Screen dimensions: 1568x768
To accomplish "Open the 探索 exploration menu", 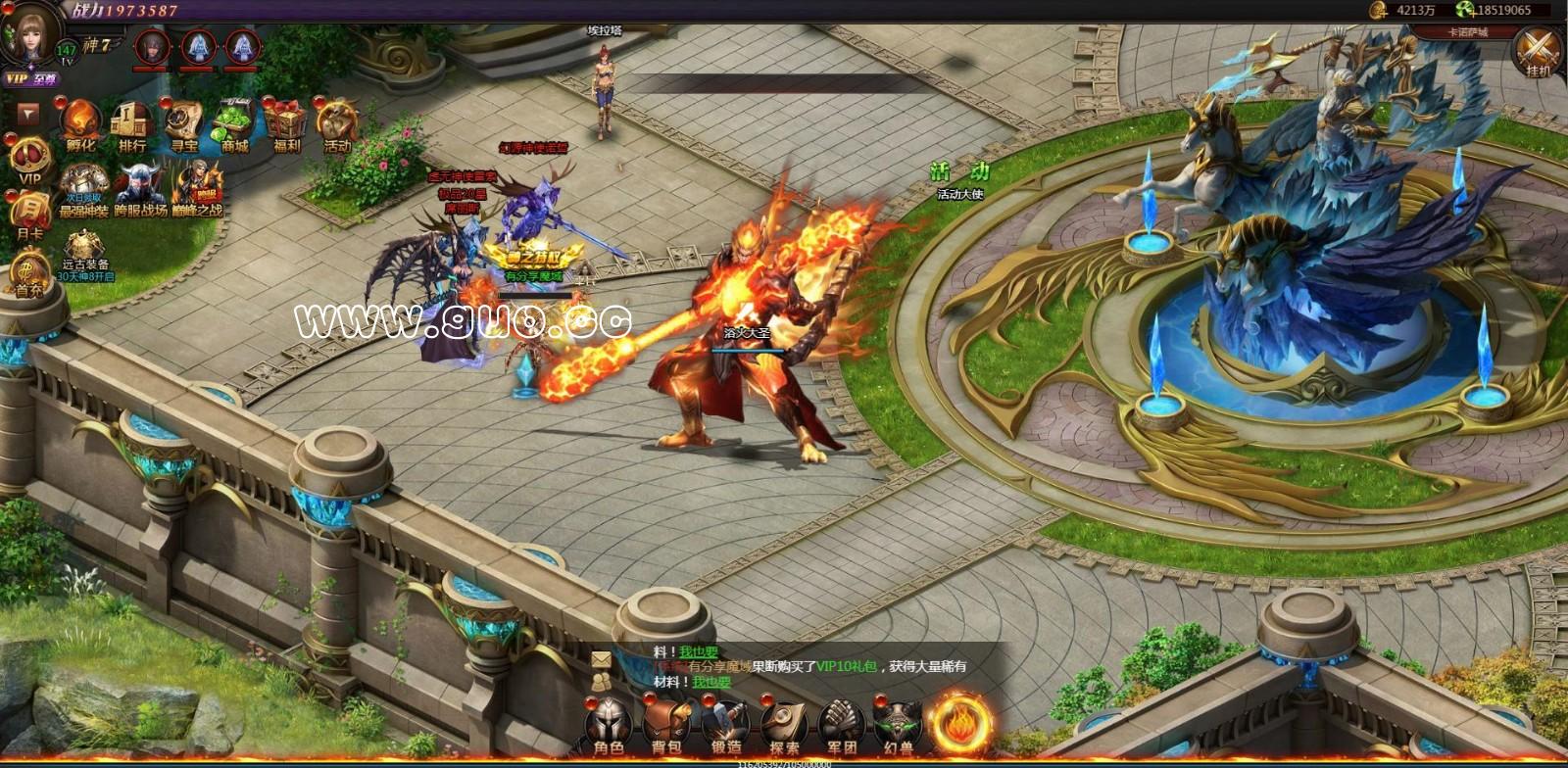I will coord(784,726).
